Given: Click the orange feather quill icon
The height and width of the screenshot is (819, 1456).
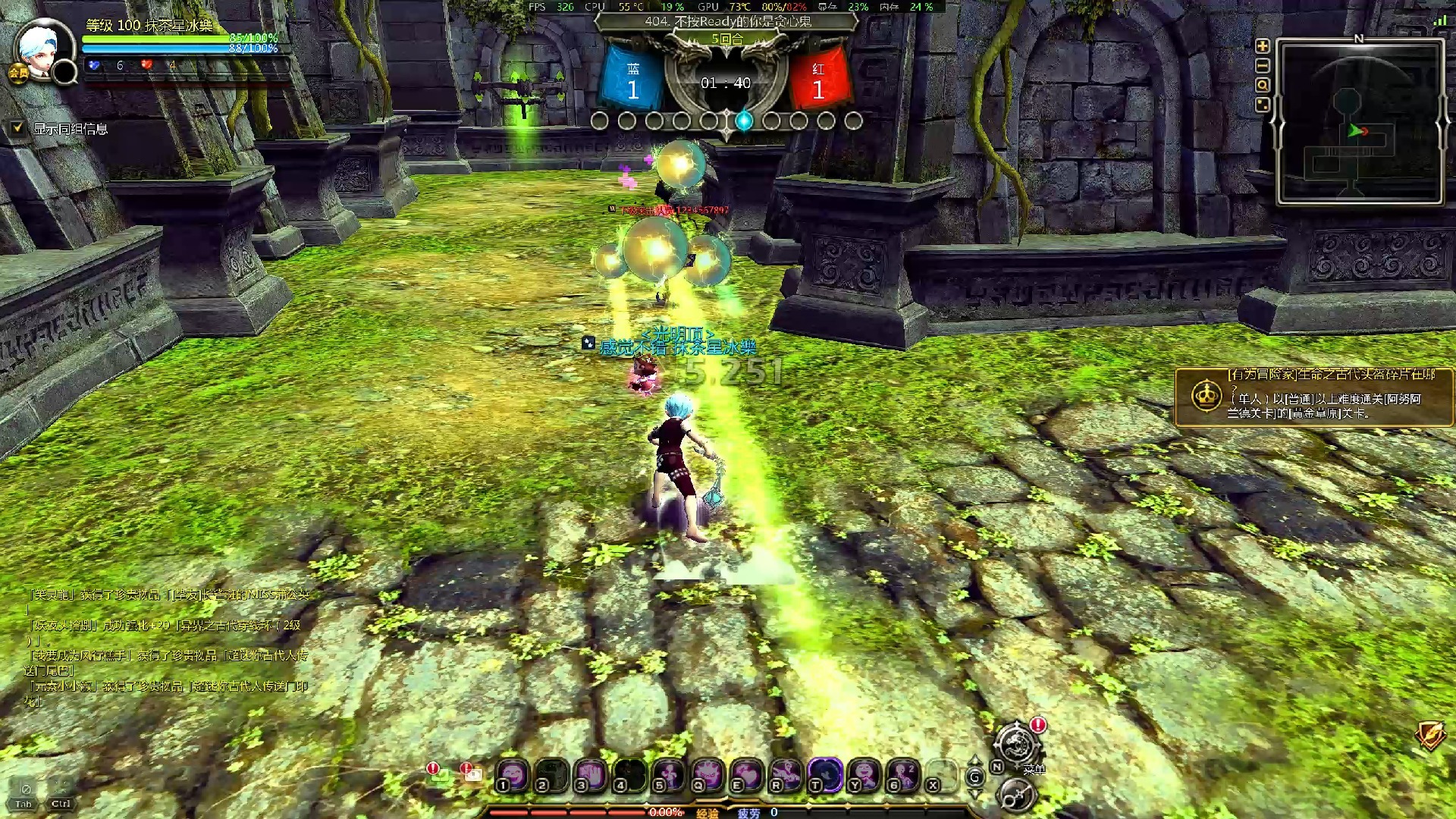Looking at the screenshot, I should pyautogui.click(x=1429, y=734).
